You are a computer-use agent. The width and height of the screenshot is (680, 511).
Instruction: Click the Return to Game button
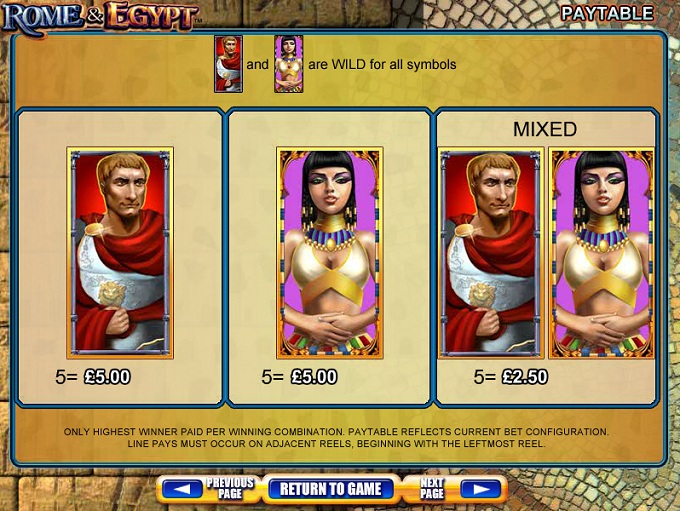tap(331, 489)
